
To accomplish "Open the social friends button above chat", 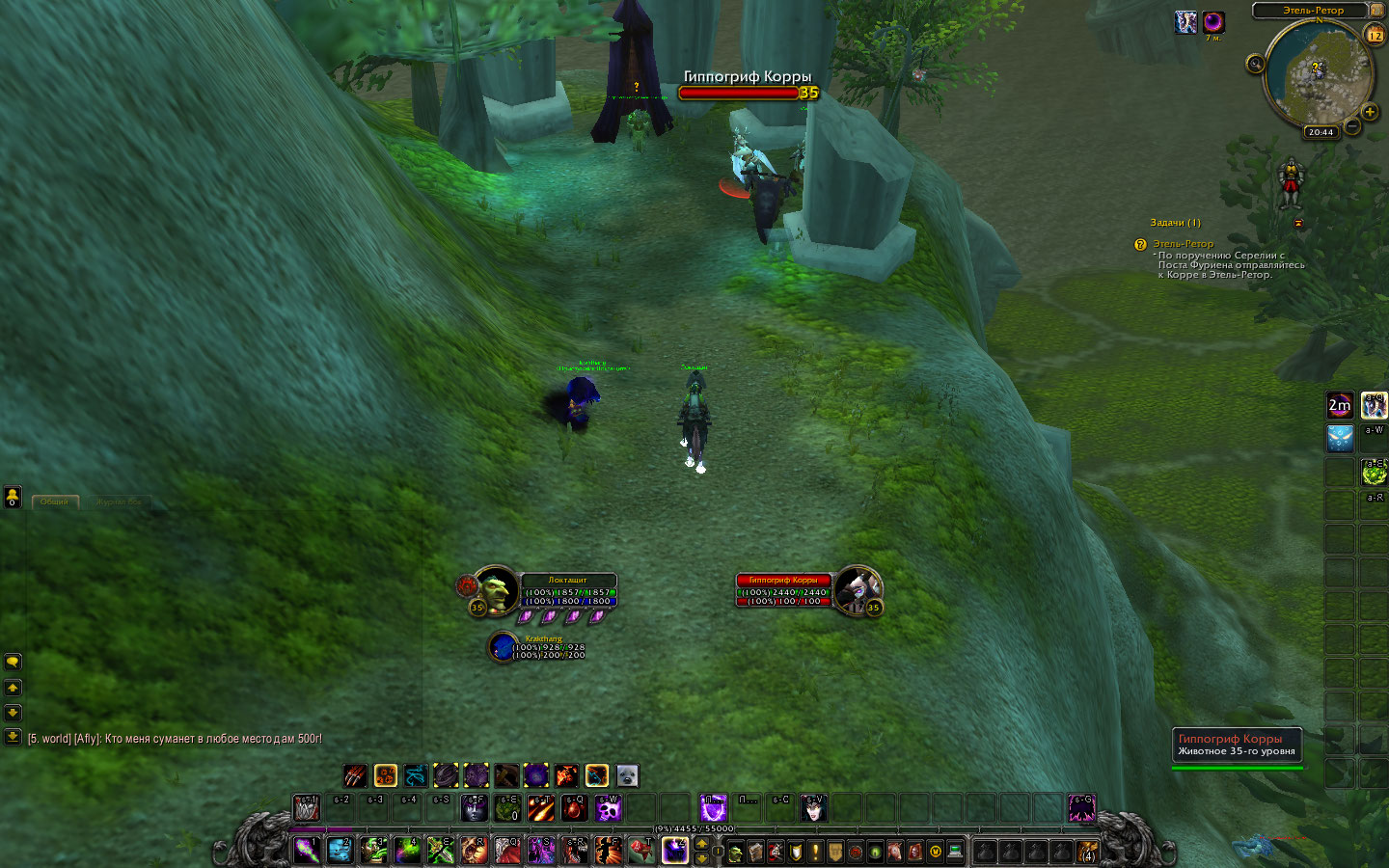I will click(x=13, y=497).
